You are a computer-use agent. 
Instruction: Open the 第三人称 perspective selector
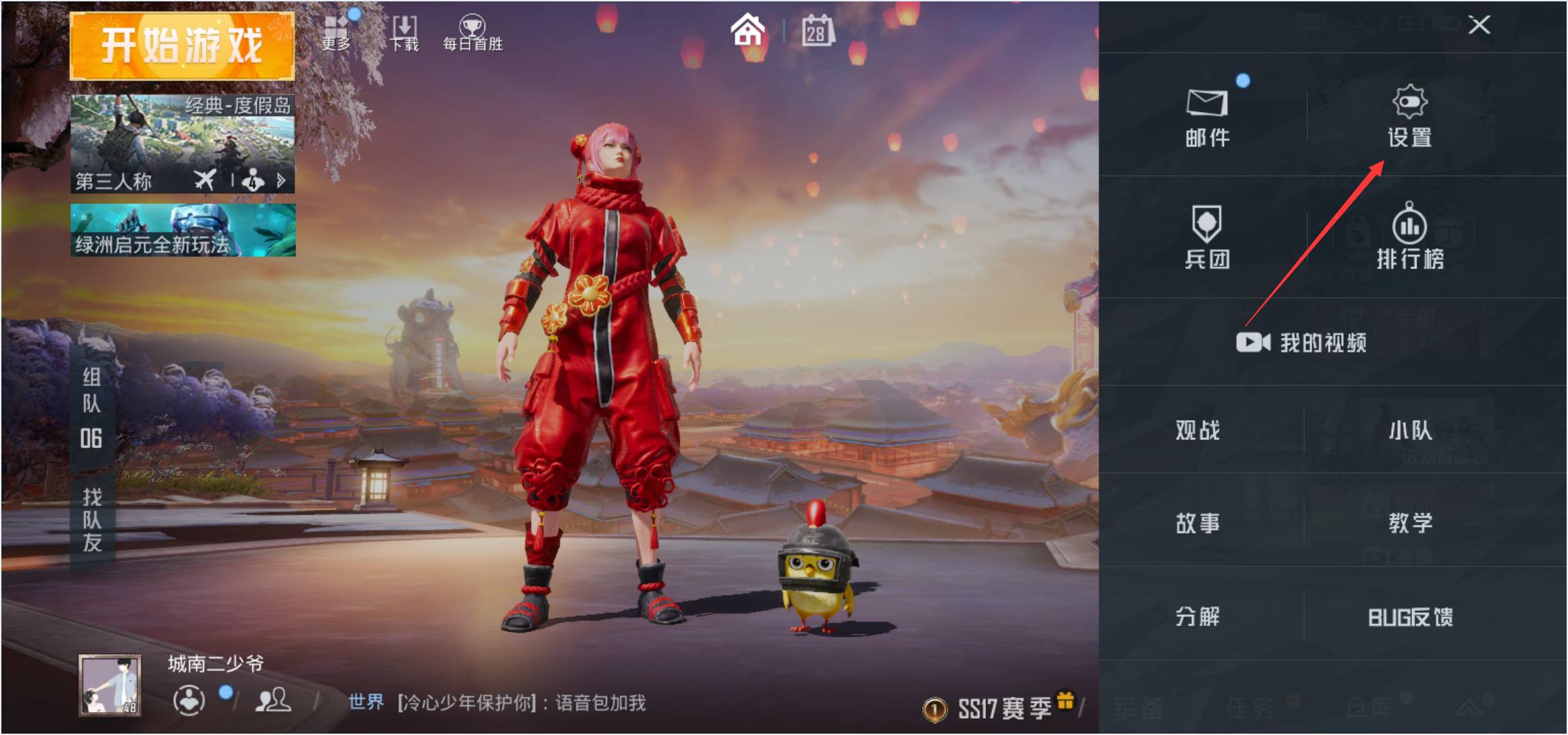[112, 180]
